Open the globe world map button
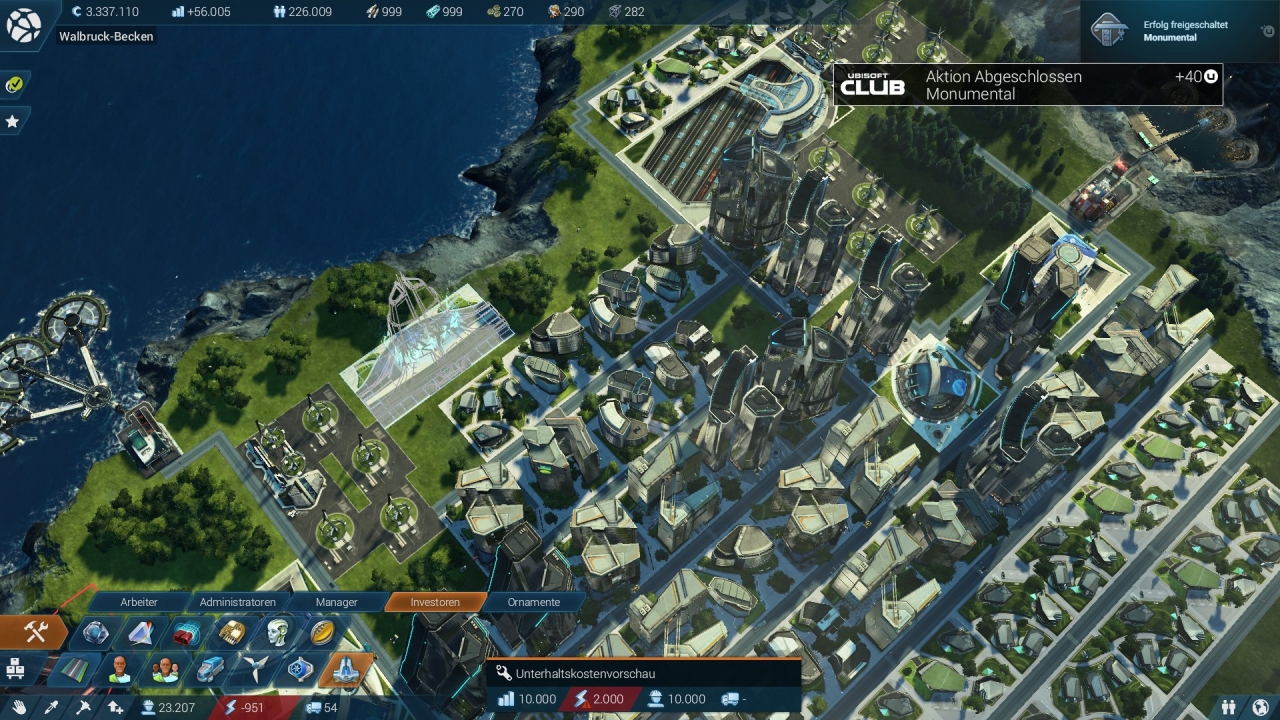Screen dimensions: 1280x720 pos(23,25)
